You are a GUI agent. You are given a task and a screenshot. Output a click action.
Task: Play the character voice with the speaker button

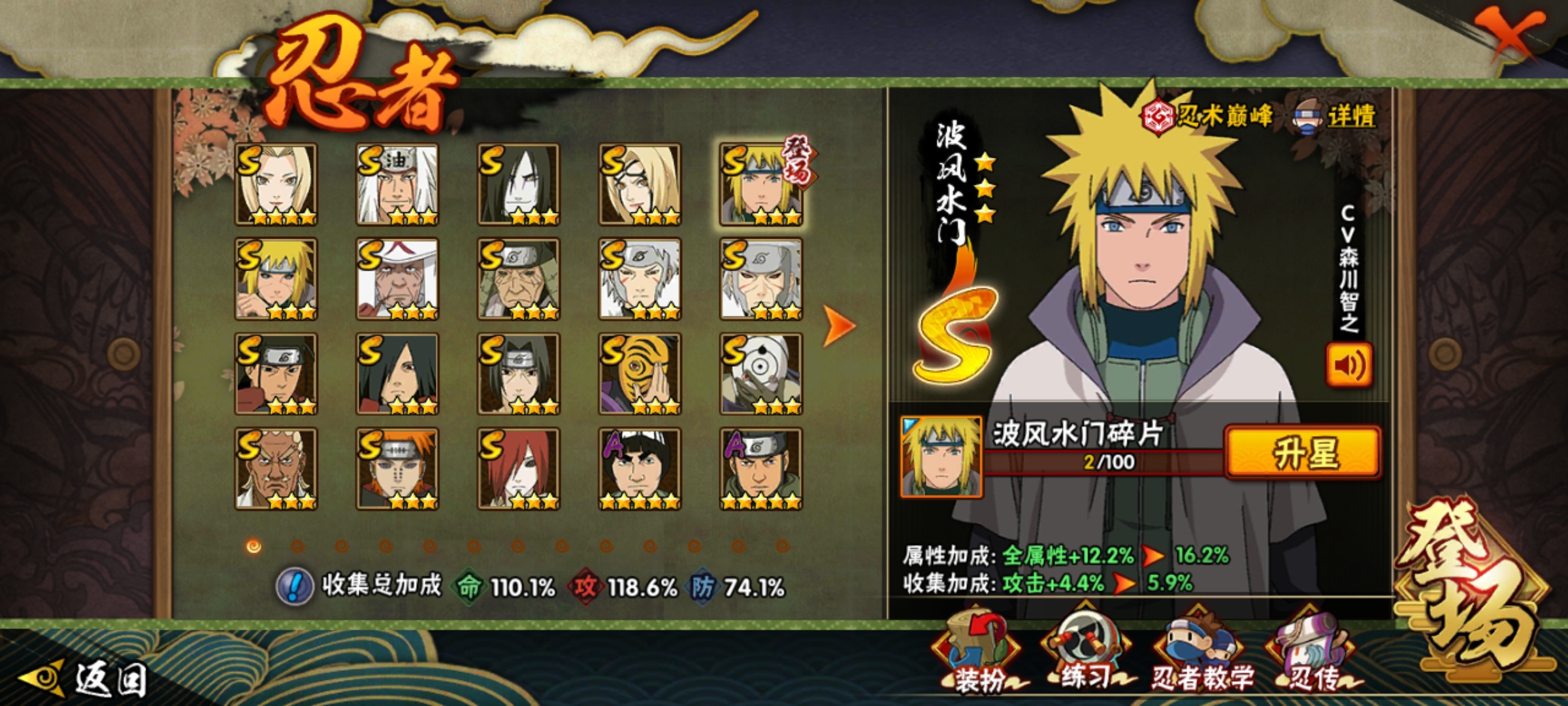[x=1348, y=365]
